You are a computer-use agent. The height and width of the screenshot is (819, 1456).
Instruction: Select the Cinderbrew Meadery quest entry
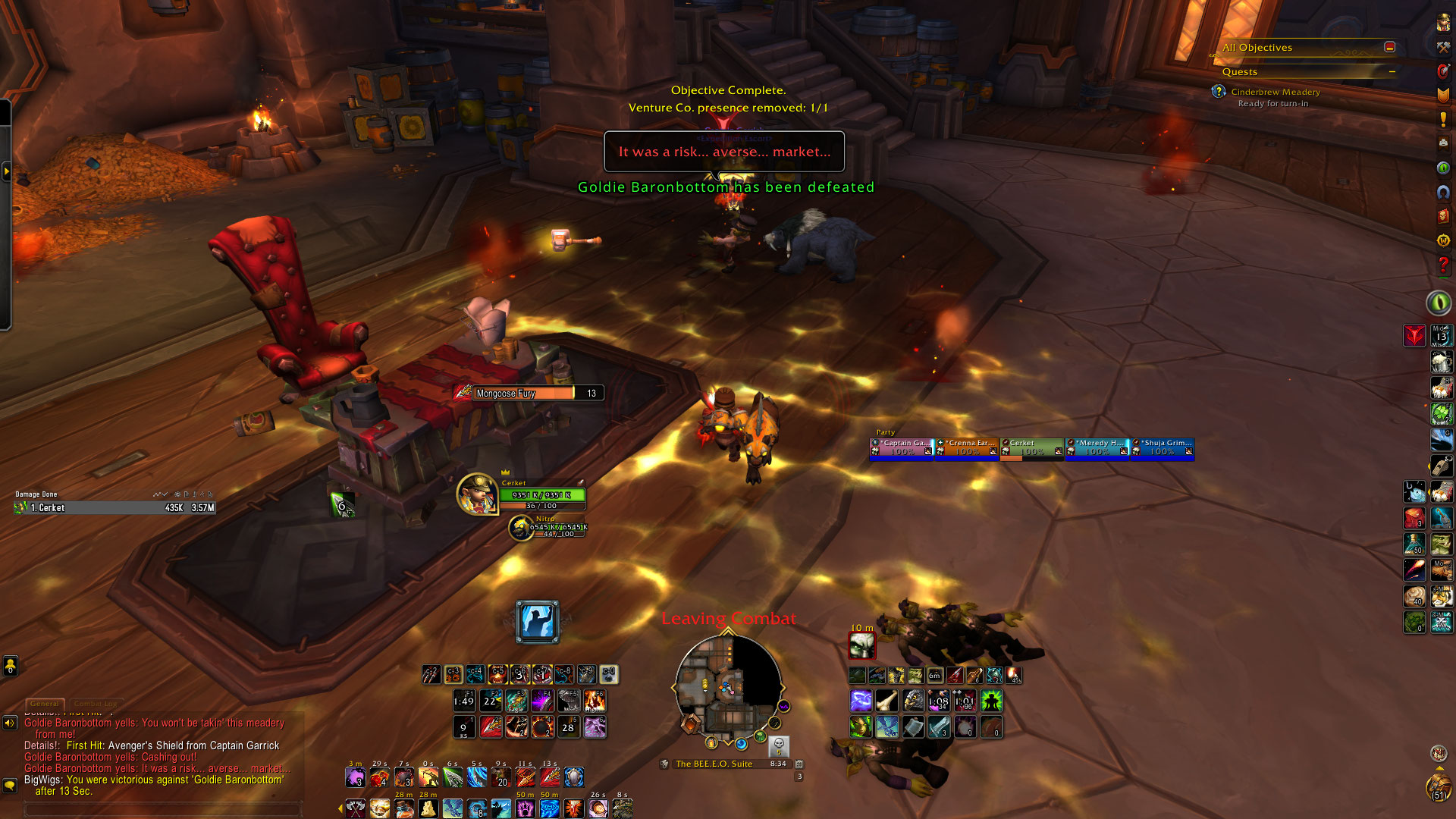[1276, 92]
